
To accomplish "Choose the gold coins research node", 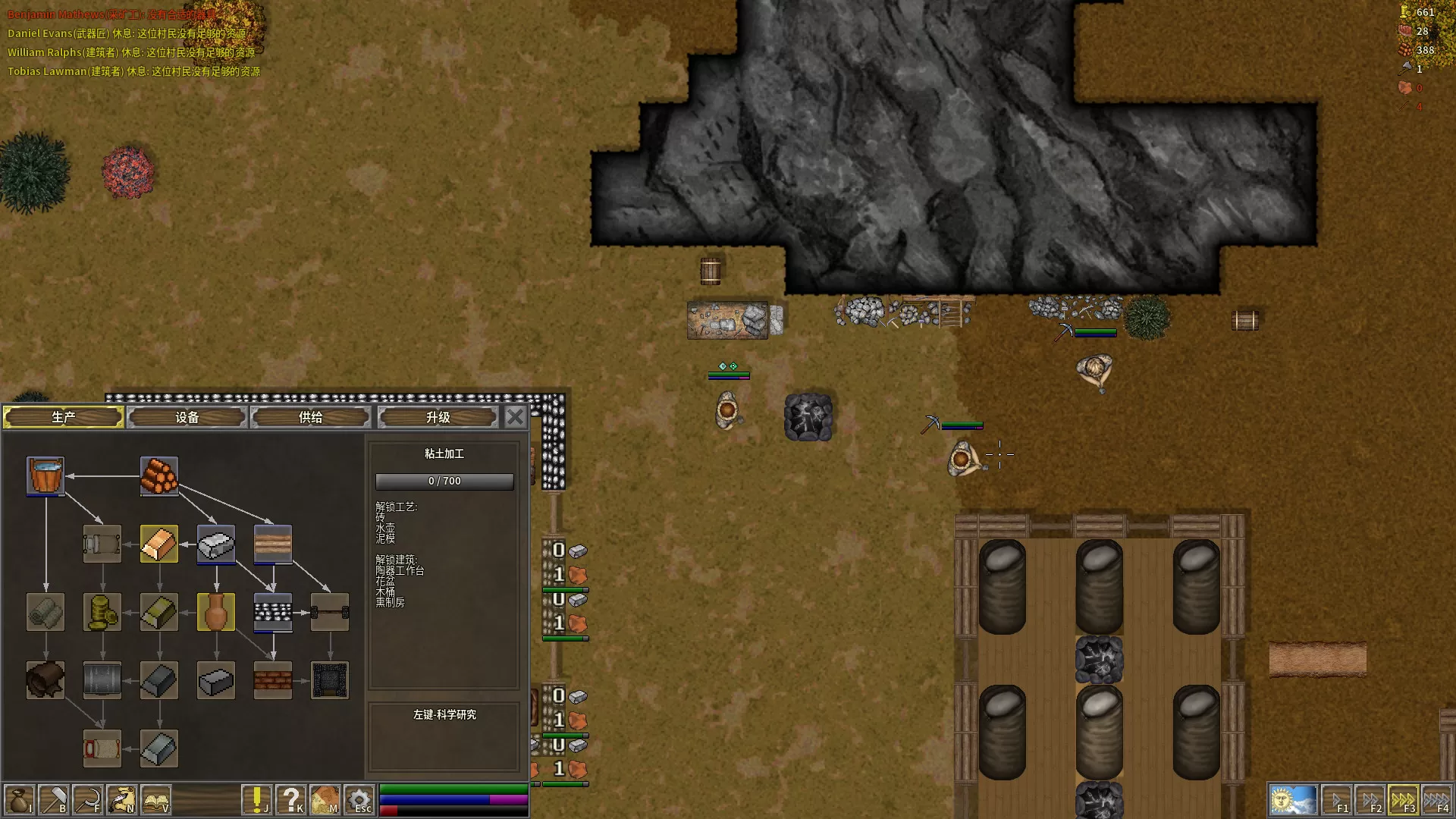I will (x=102, y=612).
